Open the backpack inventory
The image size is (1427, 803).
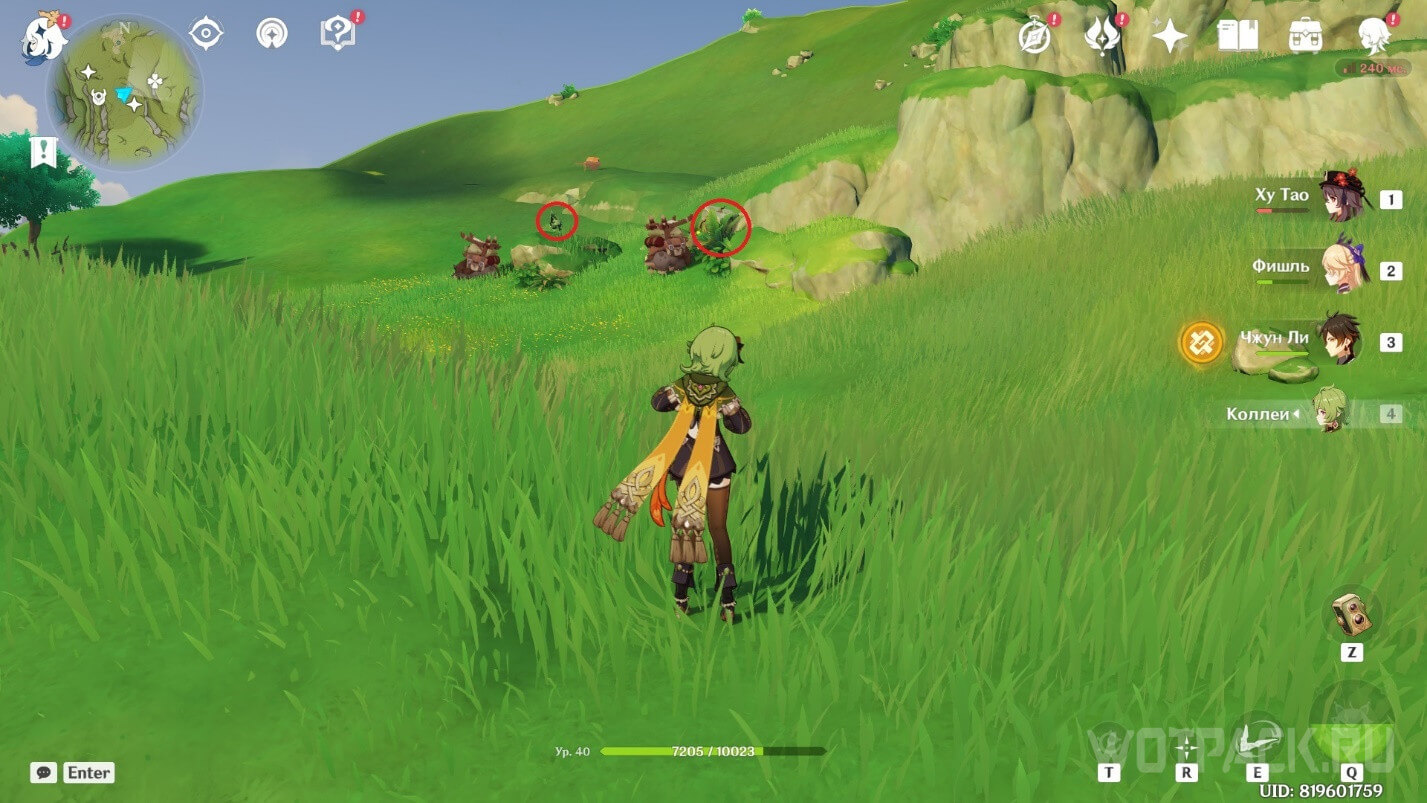coord(1306,37)
